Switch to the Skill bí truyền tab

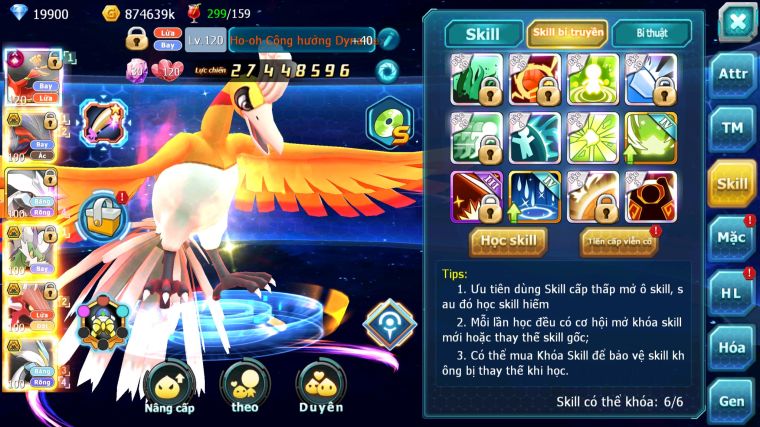(x=567, y=33)
